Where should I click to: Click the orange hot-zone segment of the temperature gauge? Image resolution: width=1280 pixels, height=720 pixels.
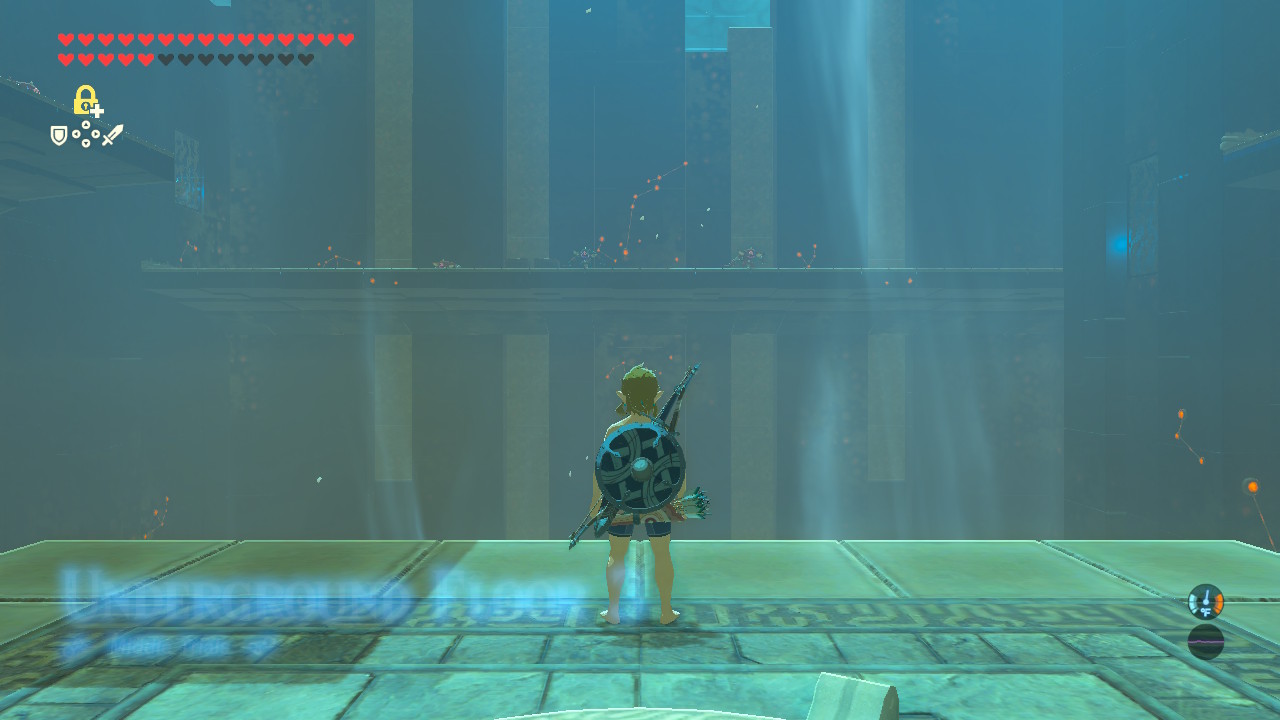click(x=1219, y=602)
